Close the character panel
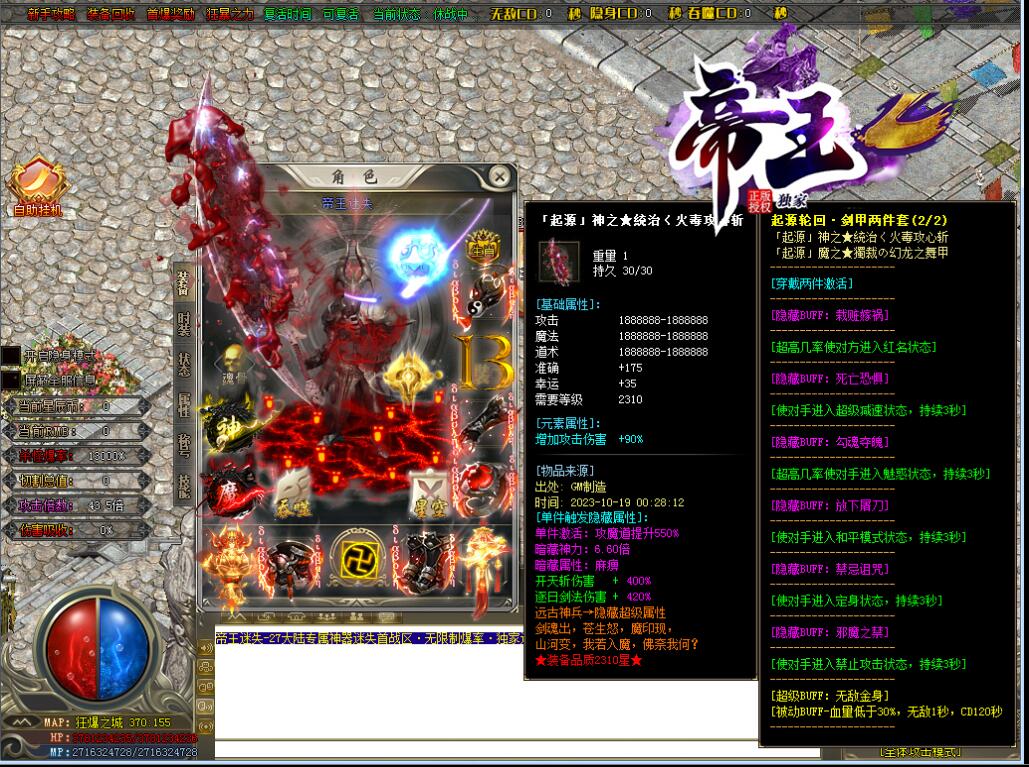This screenshot has height=767, width=1029. (499, 177)
